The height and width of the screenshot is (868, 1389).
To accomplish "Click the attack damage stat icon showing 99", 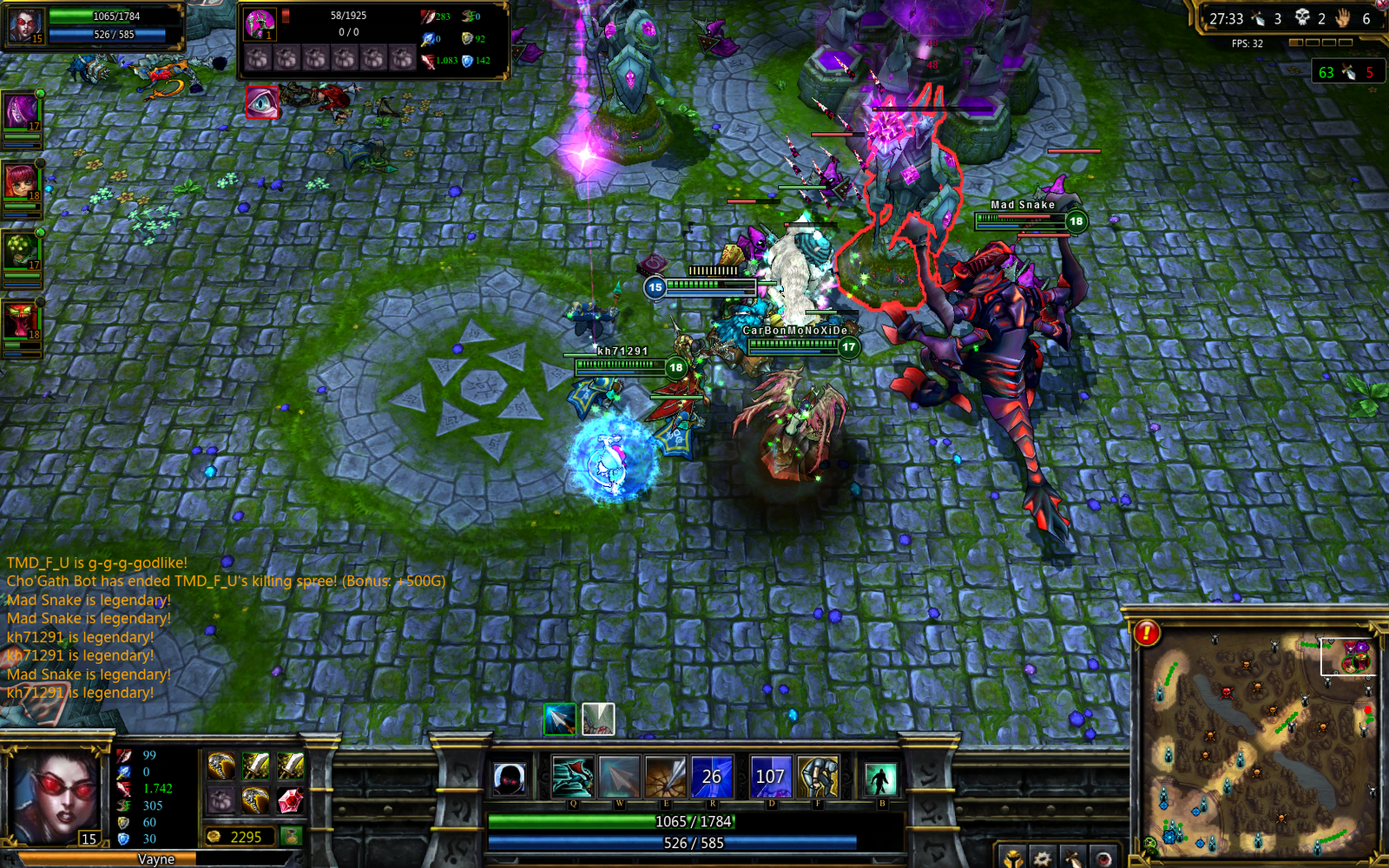I will click(x=124, y=757).
